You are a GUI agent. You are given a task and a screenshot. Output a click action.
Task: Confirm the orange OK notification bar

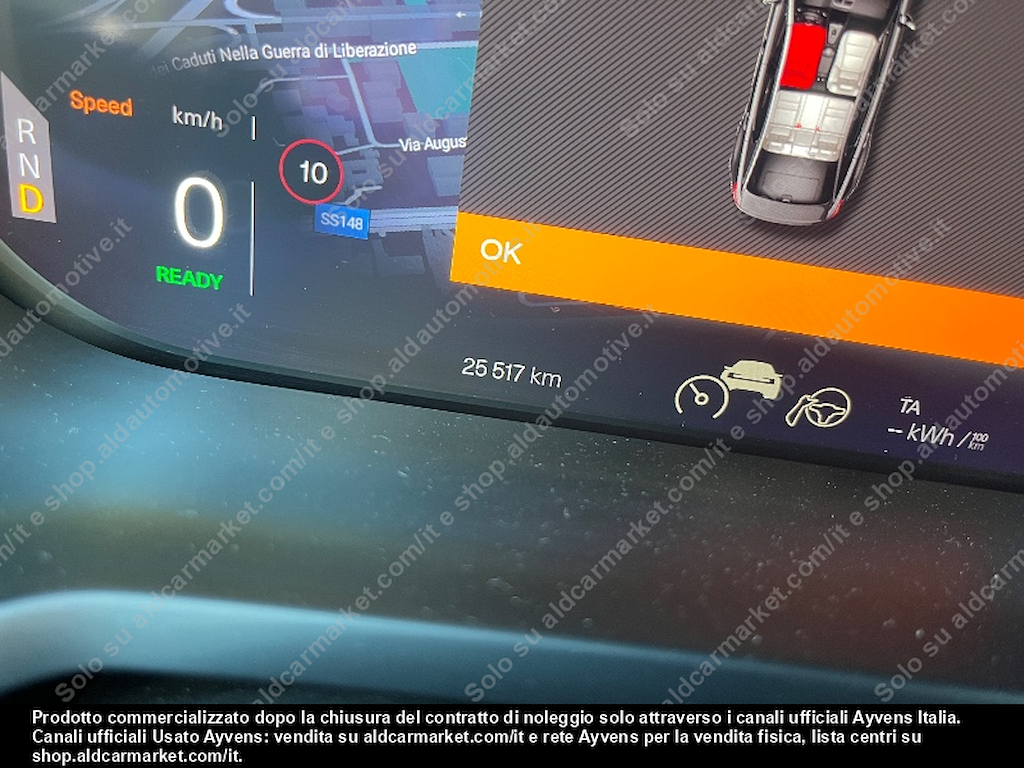point(500,251)
